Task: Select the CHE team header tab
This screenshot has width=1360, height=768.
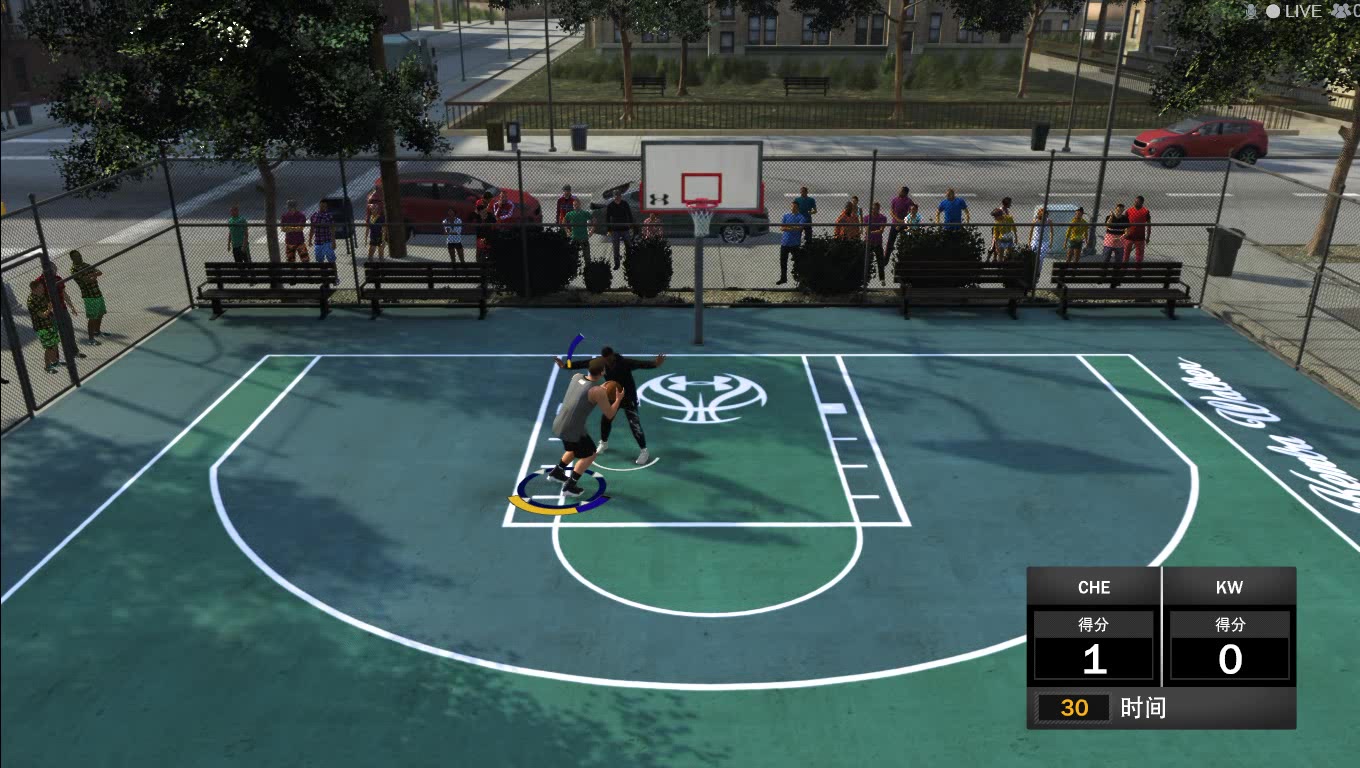Action: click(1094, 587)
